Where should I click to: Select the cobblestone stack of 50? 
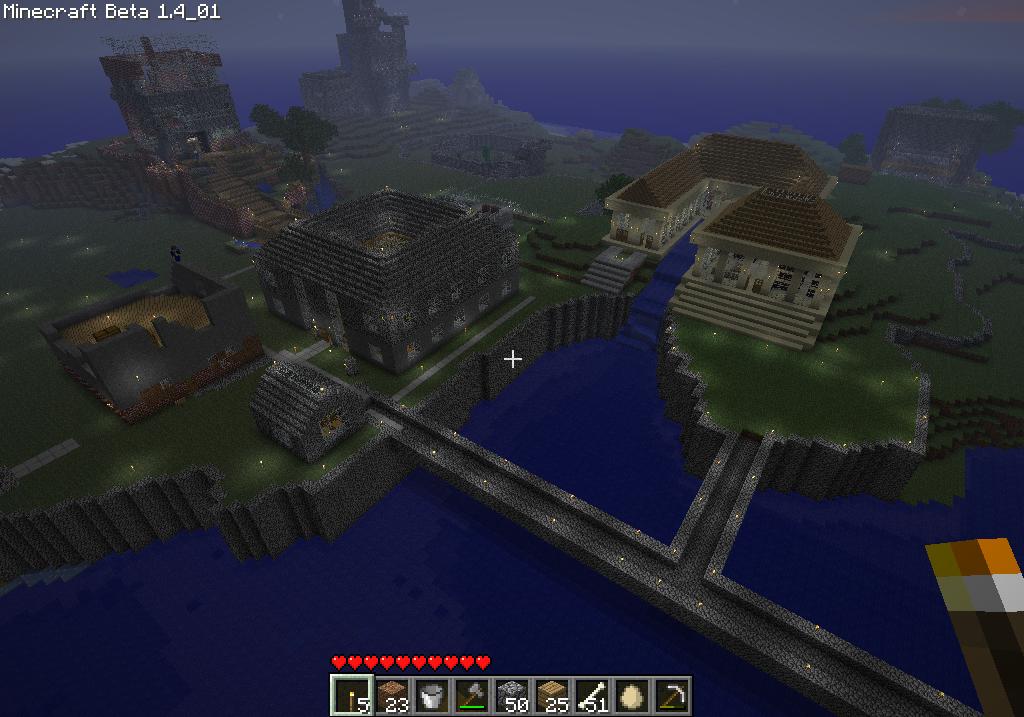(511, 695)
